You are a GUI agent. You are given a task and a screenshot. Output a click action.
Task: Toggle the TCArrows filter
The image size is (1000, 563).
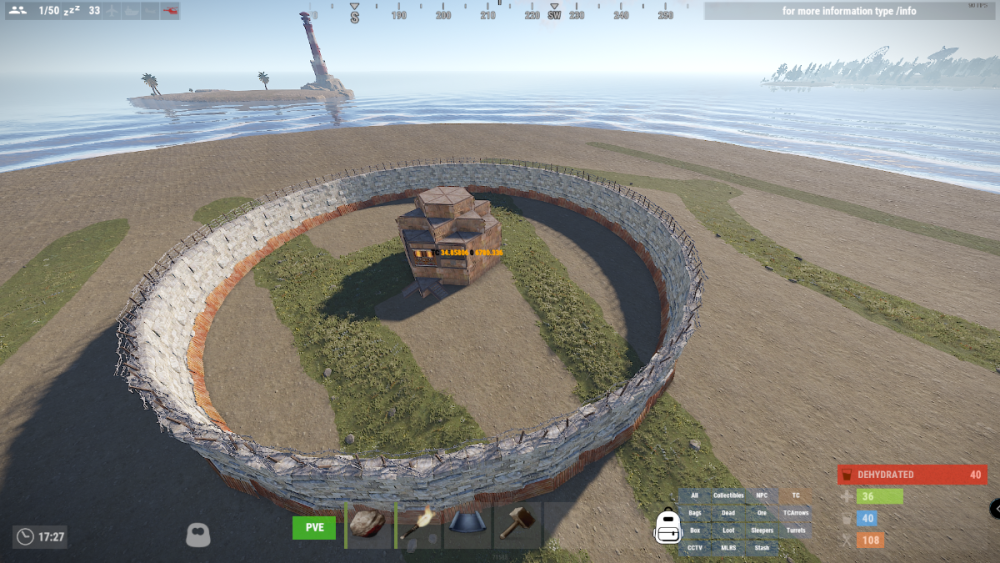pyautogui.click(x=796, y=513)
